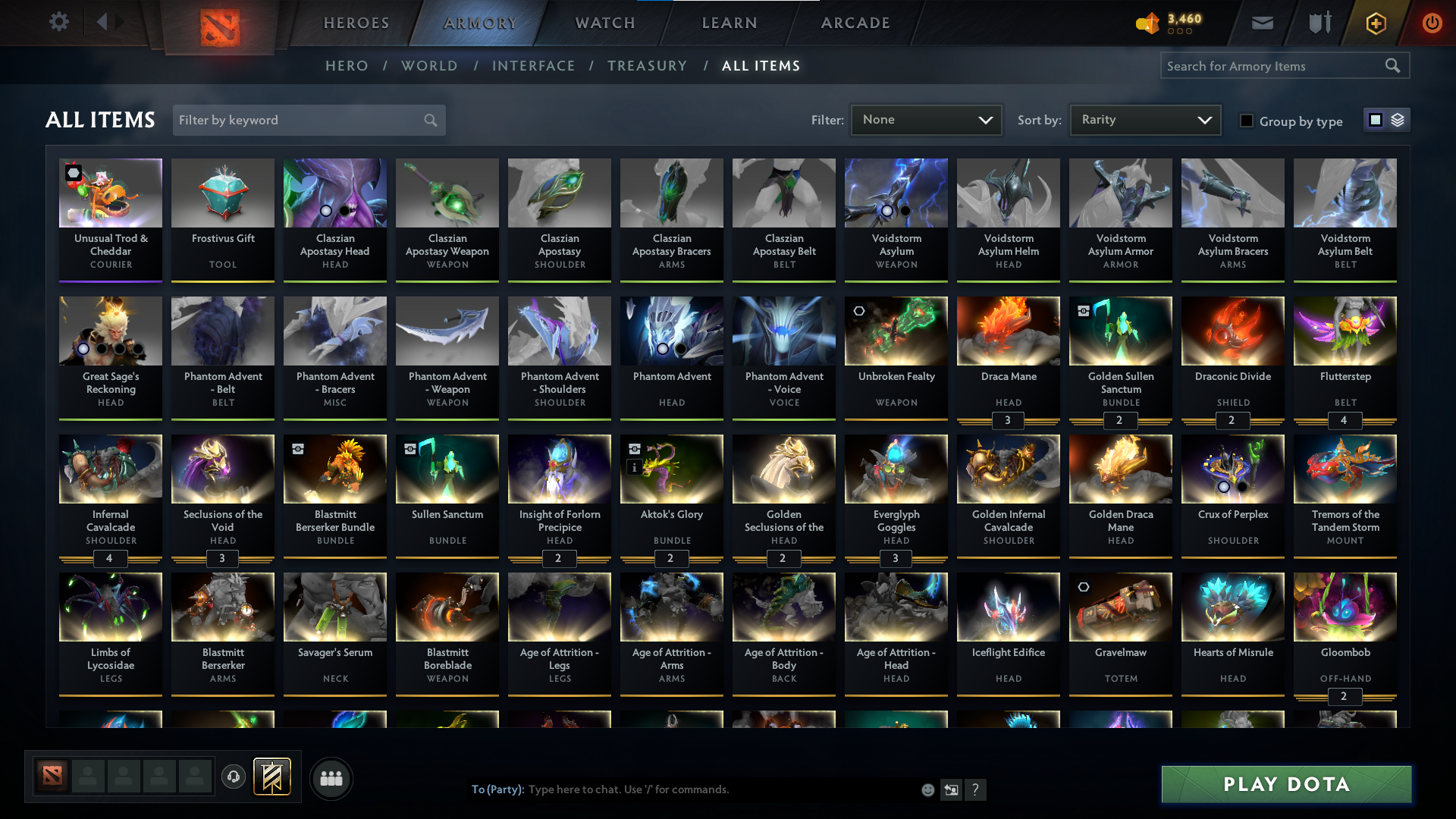Switch to the WATCH tab
The width and height of the screenshot is (1456, 819).
(604, 23)
